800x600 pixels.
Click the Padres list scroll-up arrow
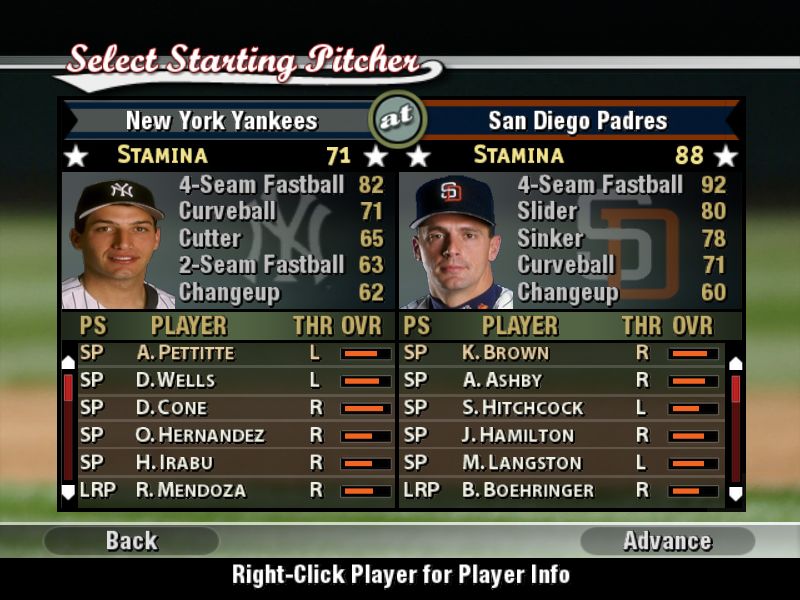click(x=735, y=363)
